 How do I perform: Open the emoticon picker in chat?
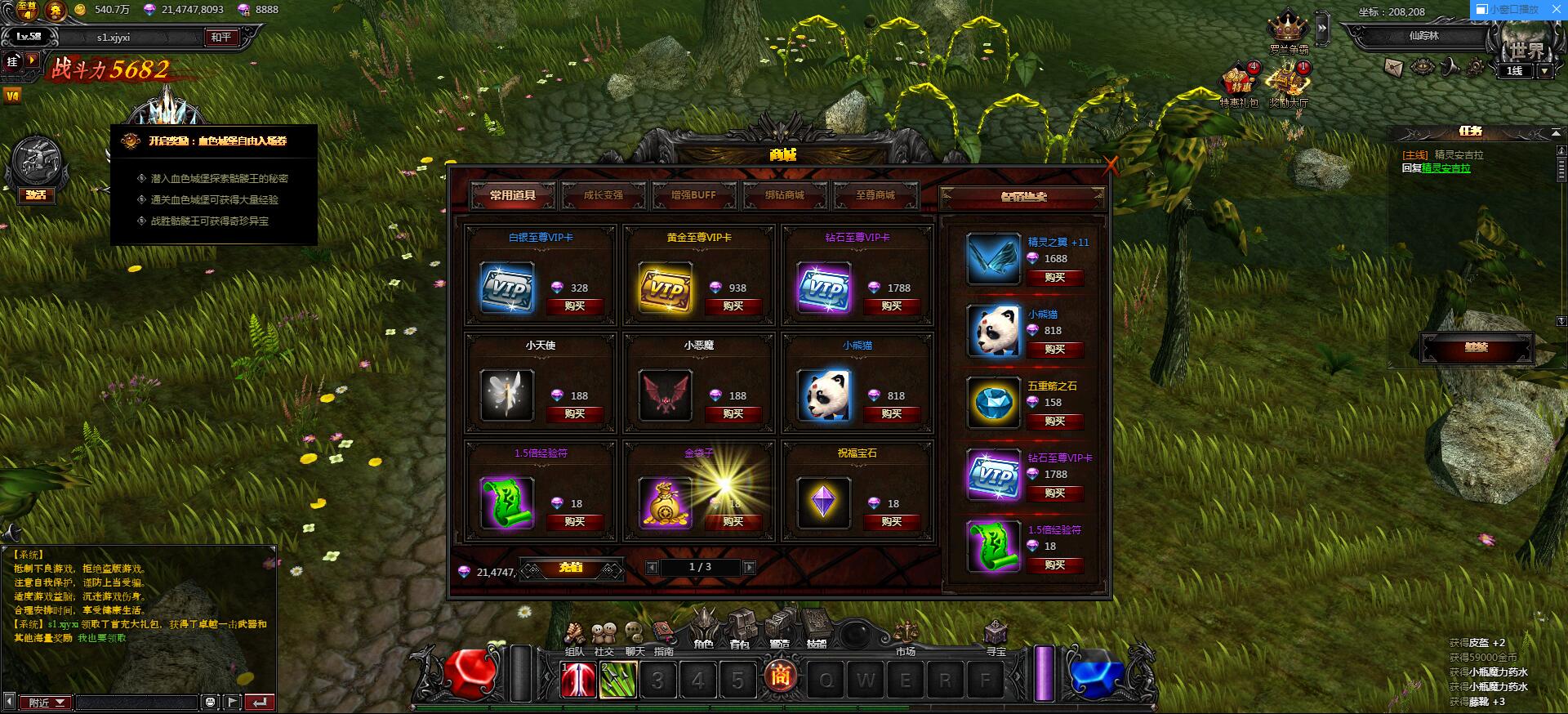(211, 702)
